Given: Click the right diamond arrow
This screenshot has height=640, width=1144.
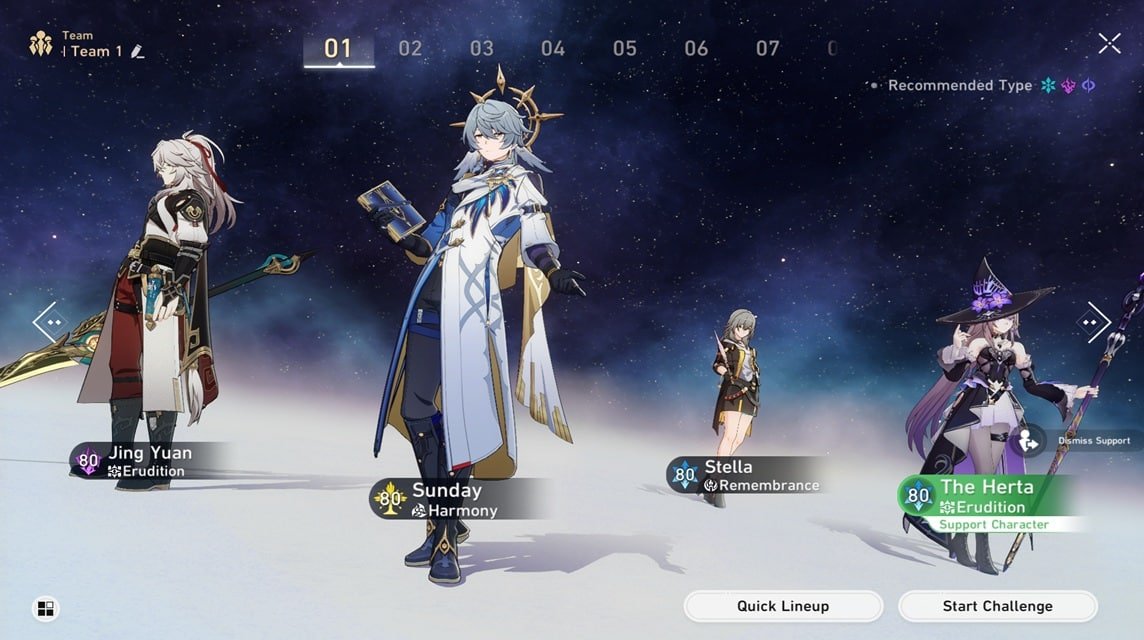Looking at the screenshot, I should point(1093,322).
